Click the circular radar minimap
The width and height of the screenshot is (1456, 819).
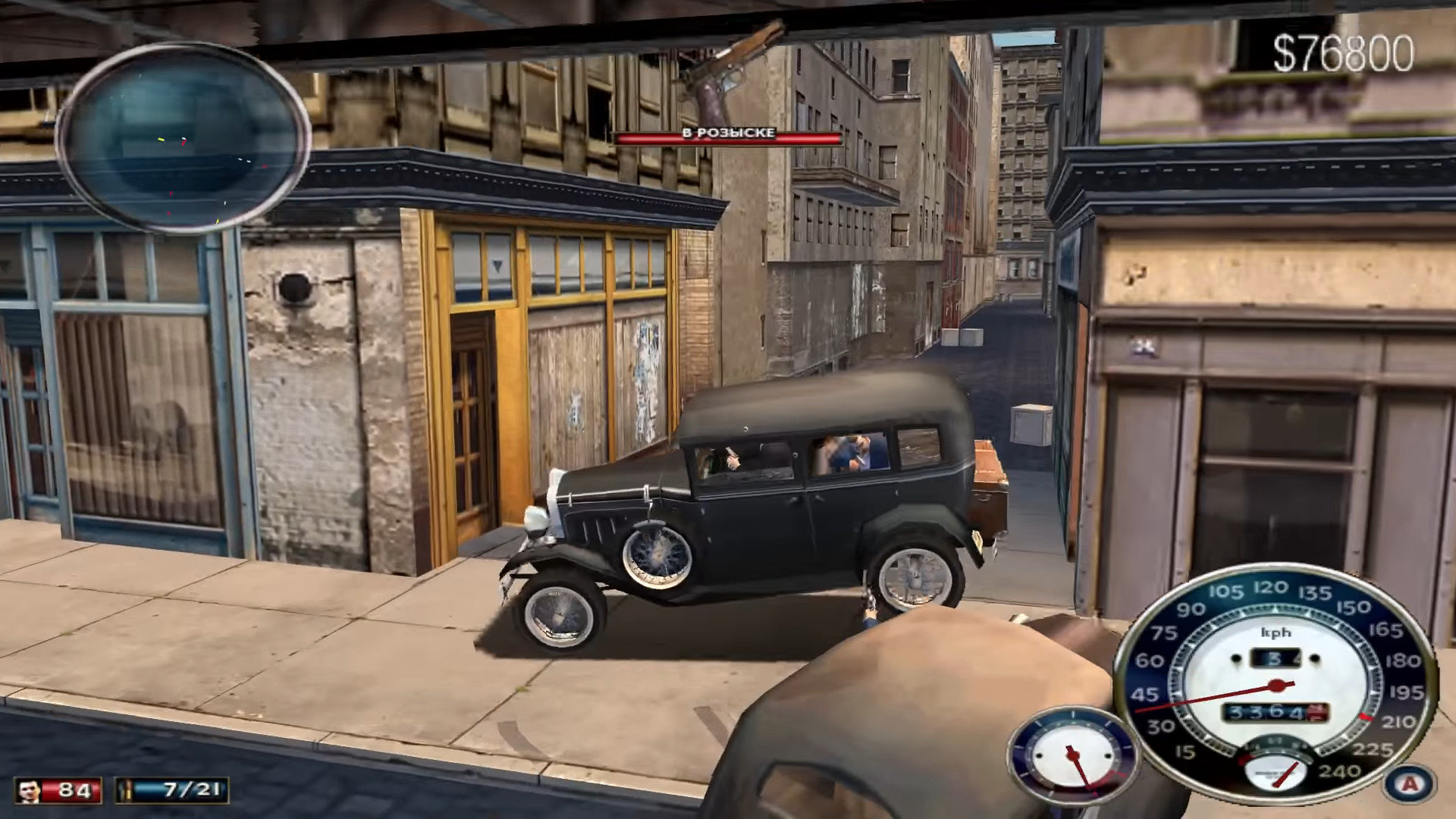point(184,137)
